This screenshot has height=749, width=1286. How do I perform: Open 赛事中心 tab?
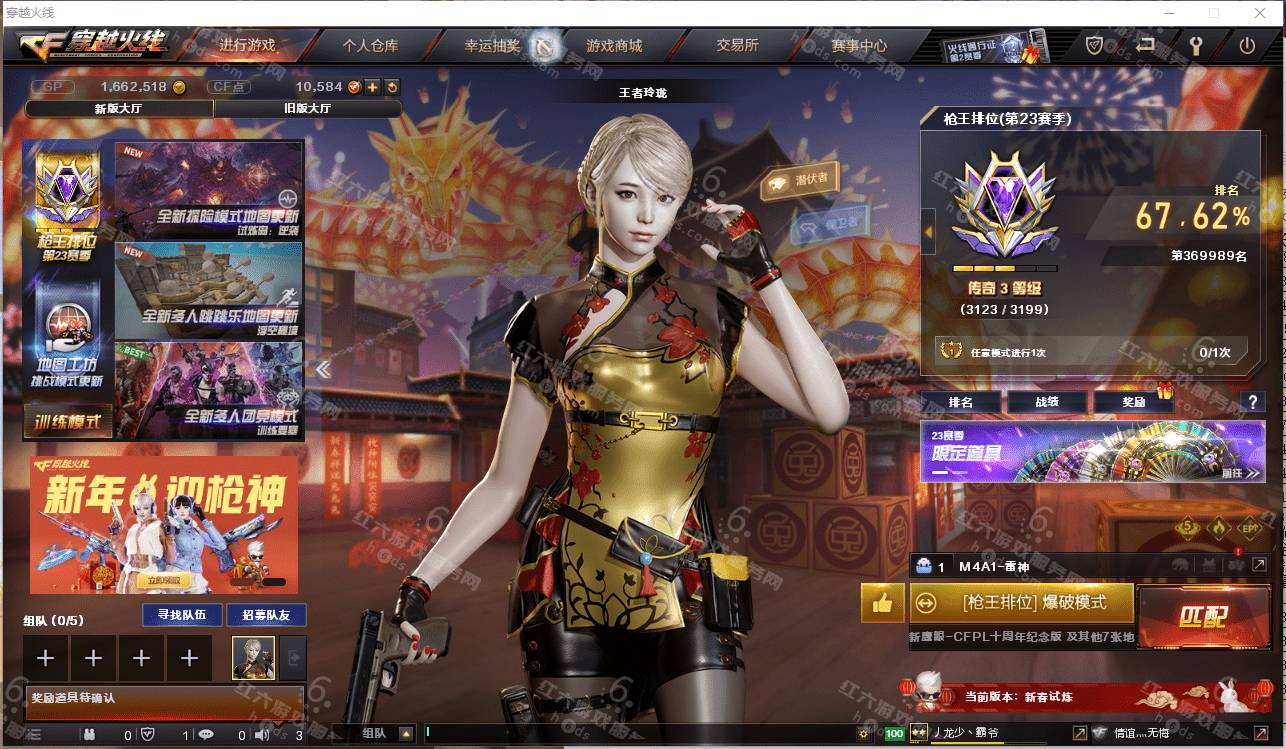[859, 46]
